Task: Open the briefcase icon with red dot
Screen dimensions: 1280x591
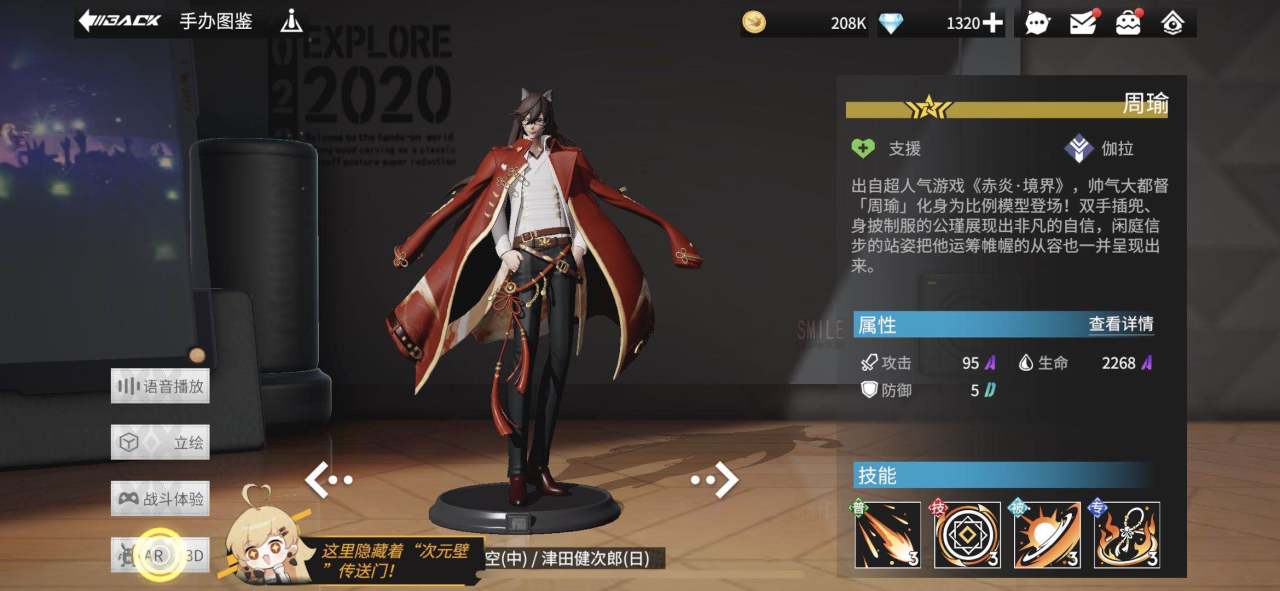Action: [x=1128, y=23]
